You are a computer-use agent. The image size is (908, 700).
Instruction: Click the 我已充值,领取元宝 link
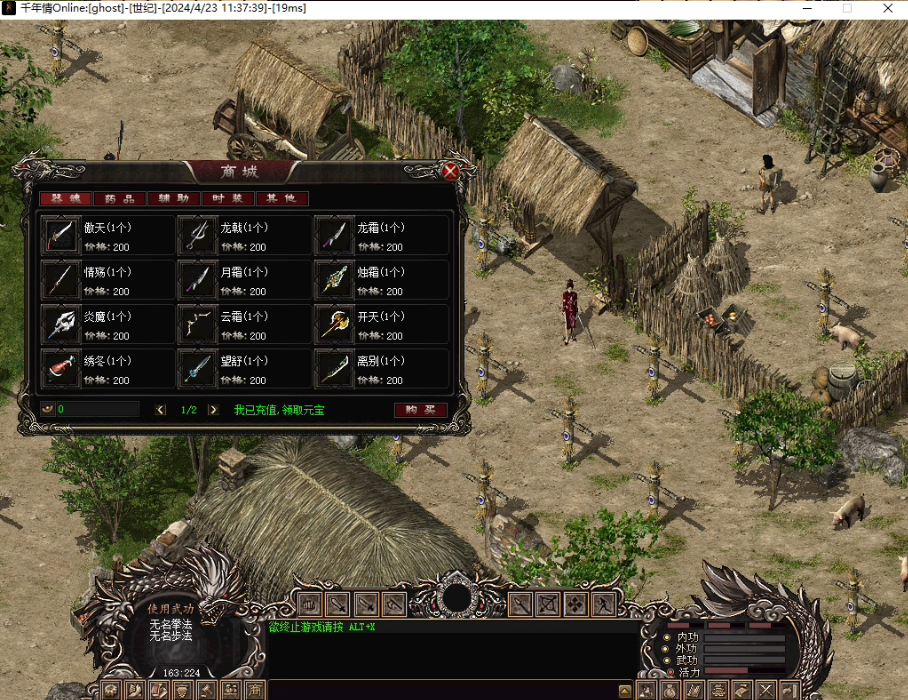tap(279, 410)
